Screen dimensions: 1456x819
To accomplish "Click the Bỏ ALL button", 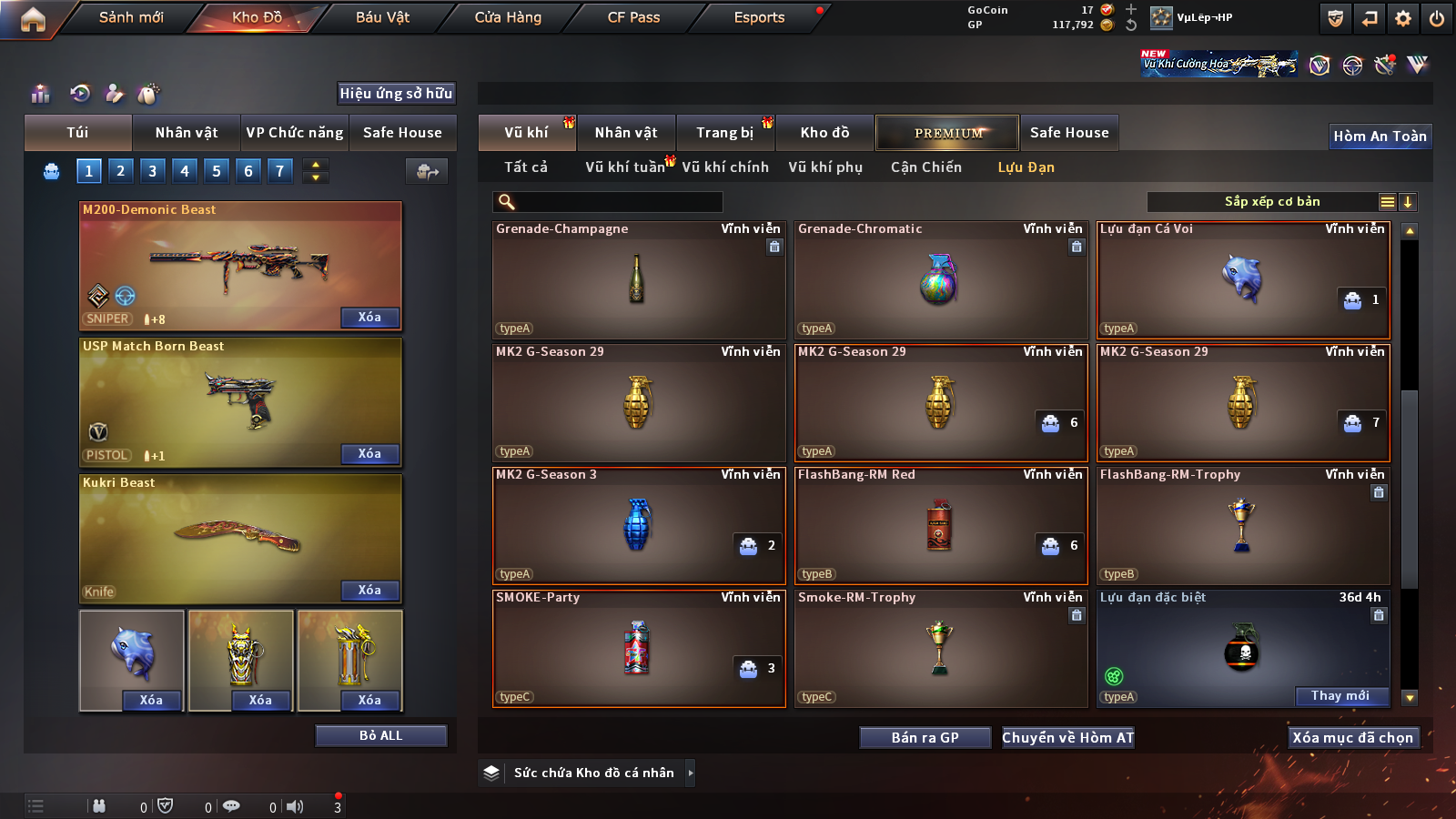I will (x=380, y=735).
